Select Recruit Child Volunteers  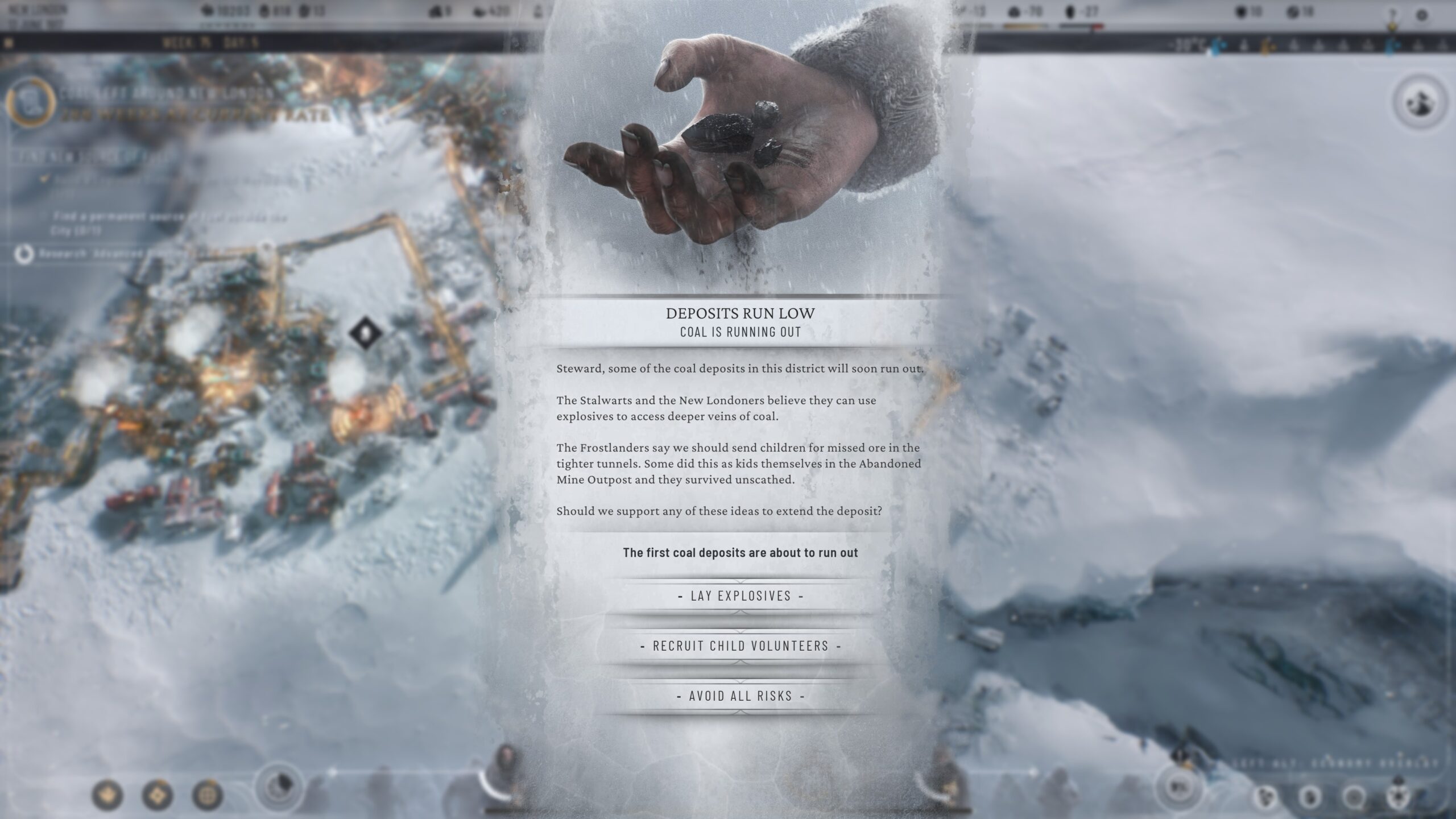pos(741,646)
